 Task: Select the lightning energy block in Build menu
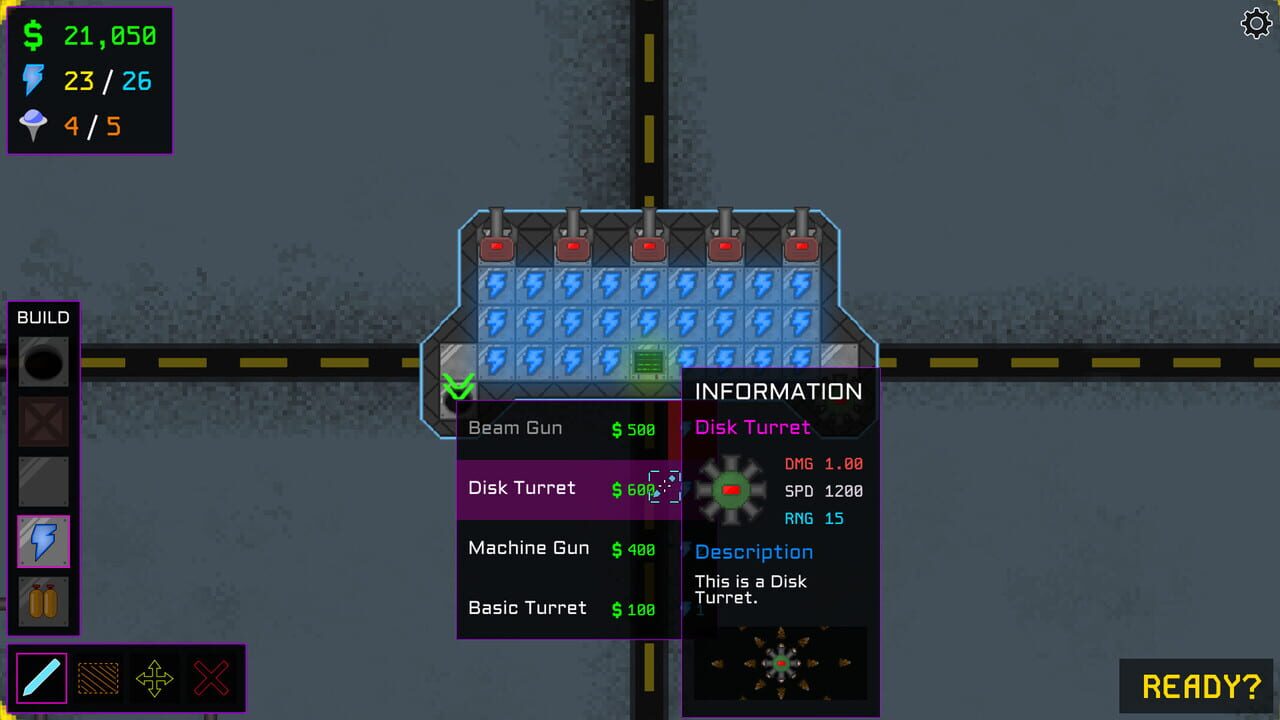coord(42,541)
